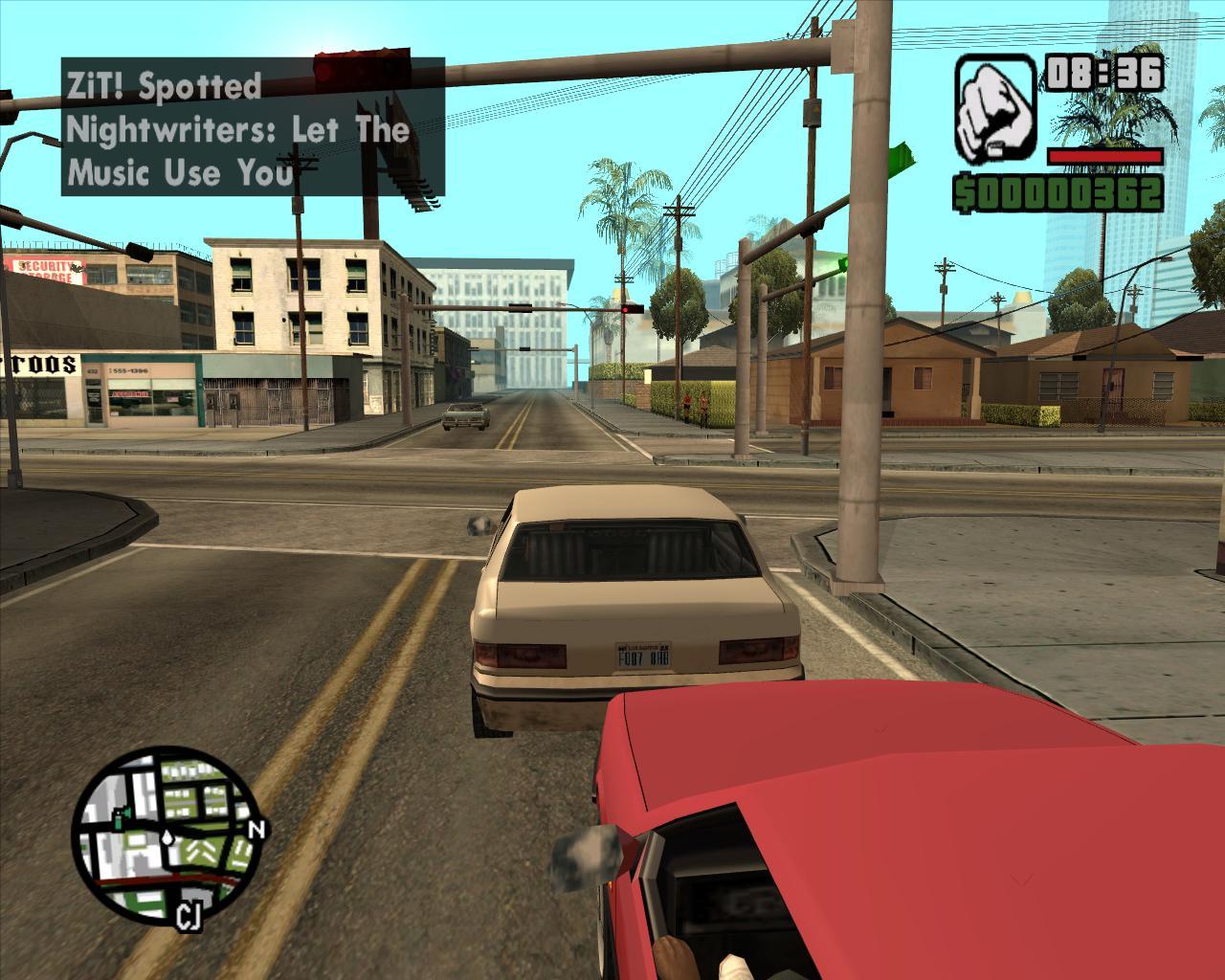Screen dimensions: 1225x980
Task: Click the ZiT! Spotted song notification box
Action: coord(253,127)
